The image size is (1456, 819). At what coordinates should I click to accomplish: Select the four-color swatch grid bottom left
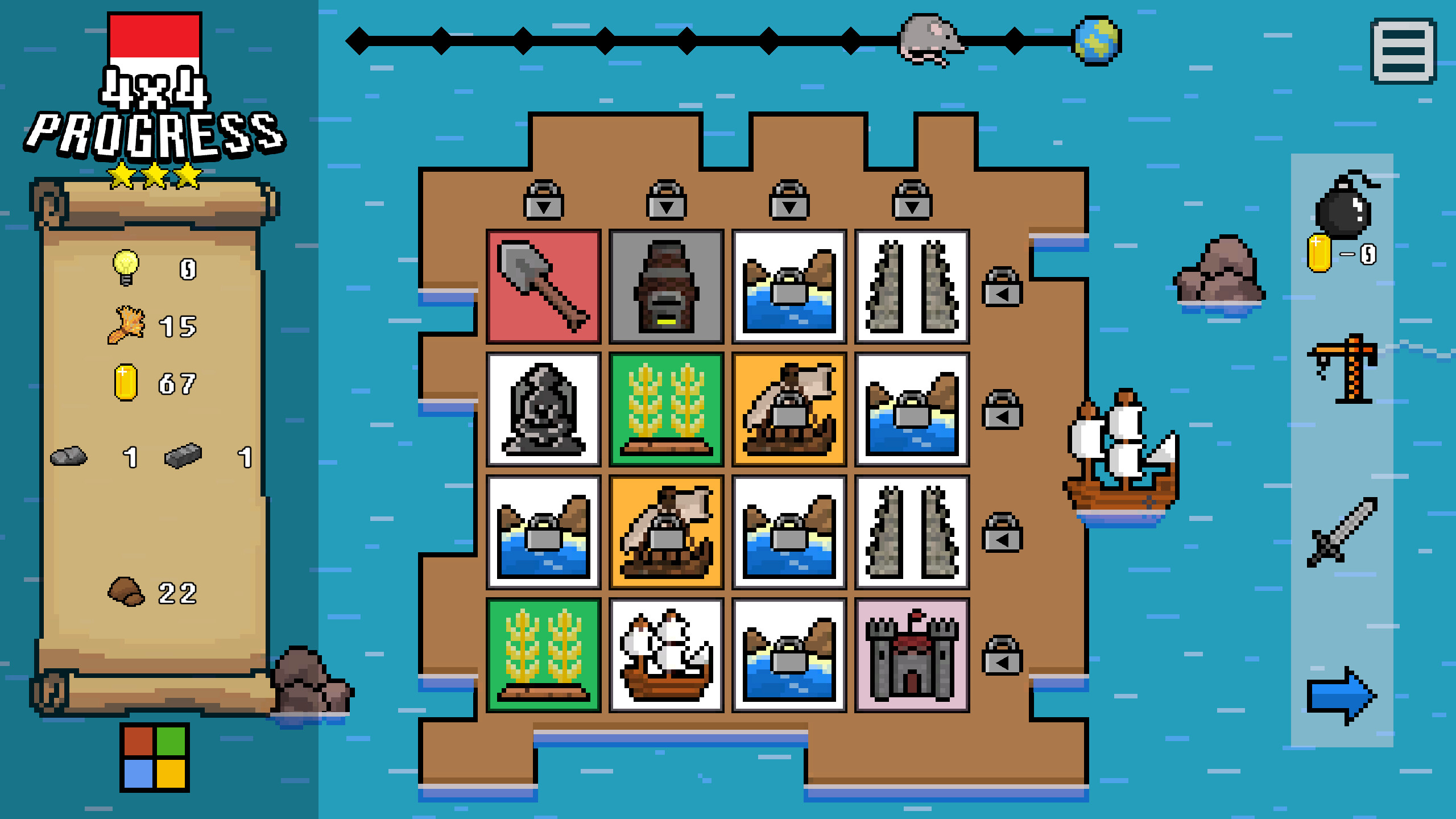[x=155, y=756]
